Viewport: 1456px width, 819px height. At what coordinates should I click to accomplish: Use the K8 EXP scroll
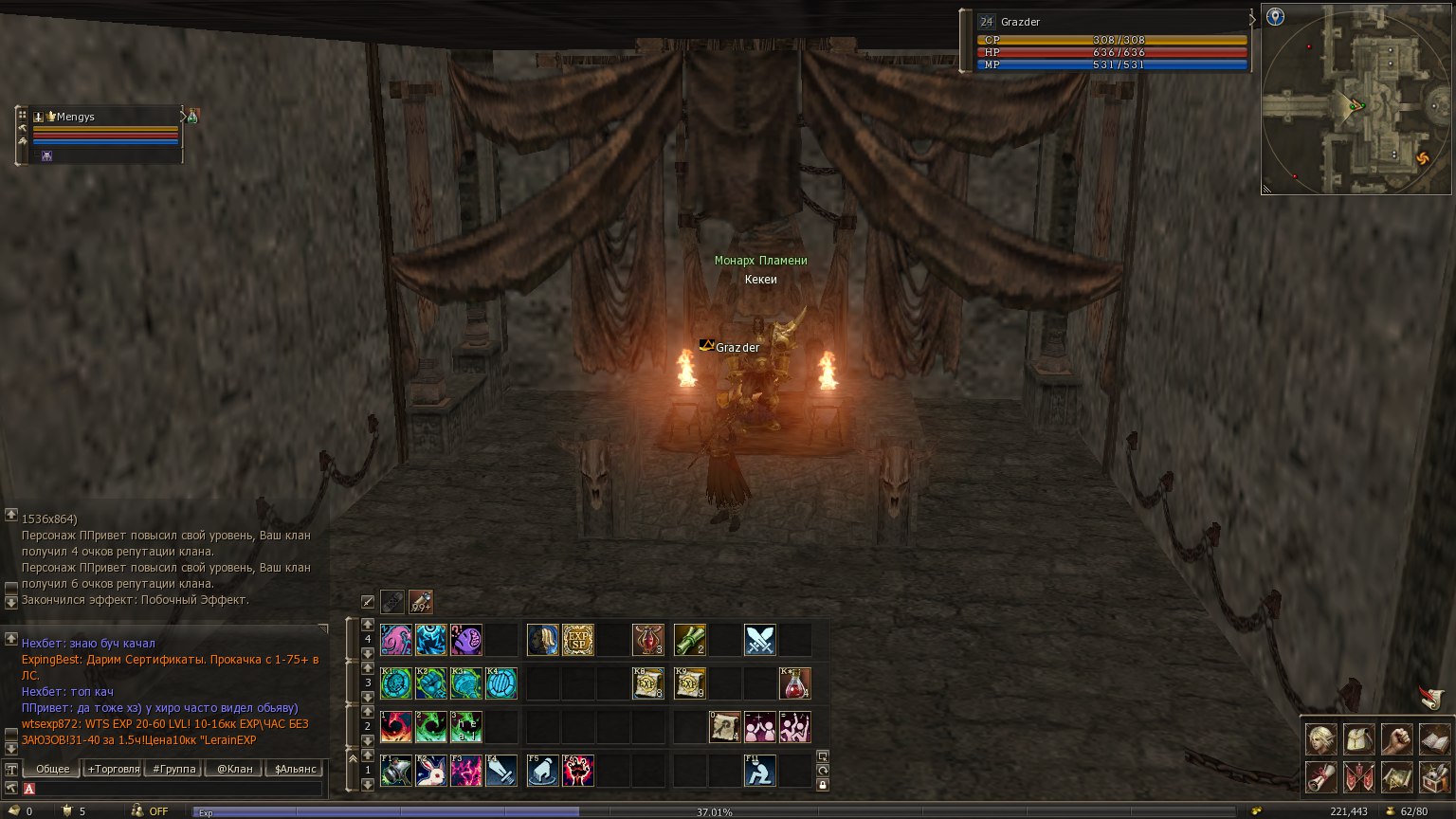(648, 683)
